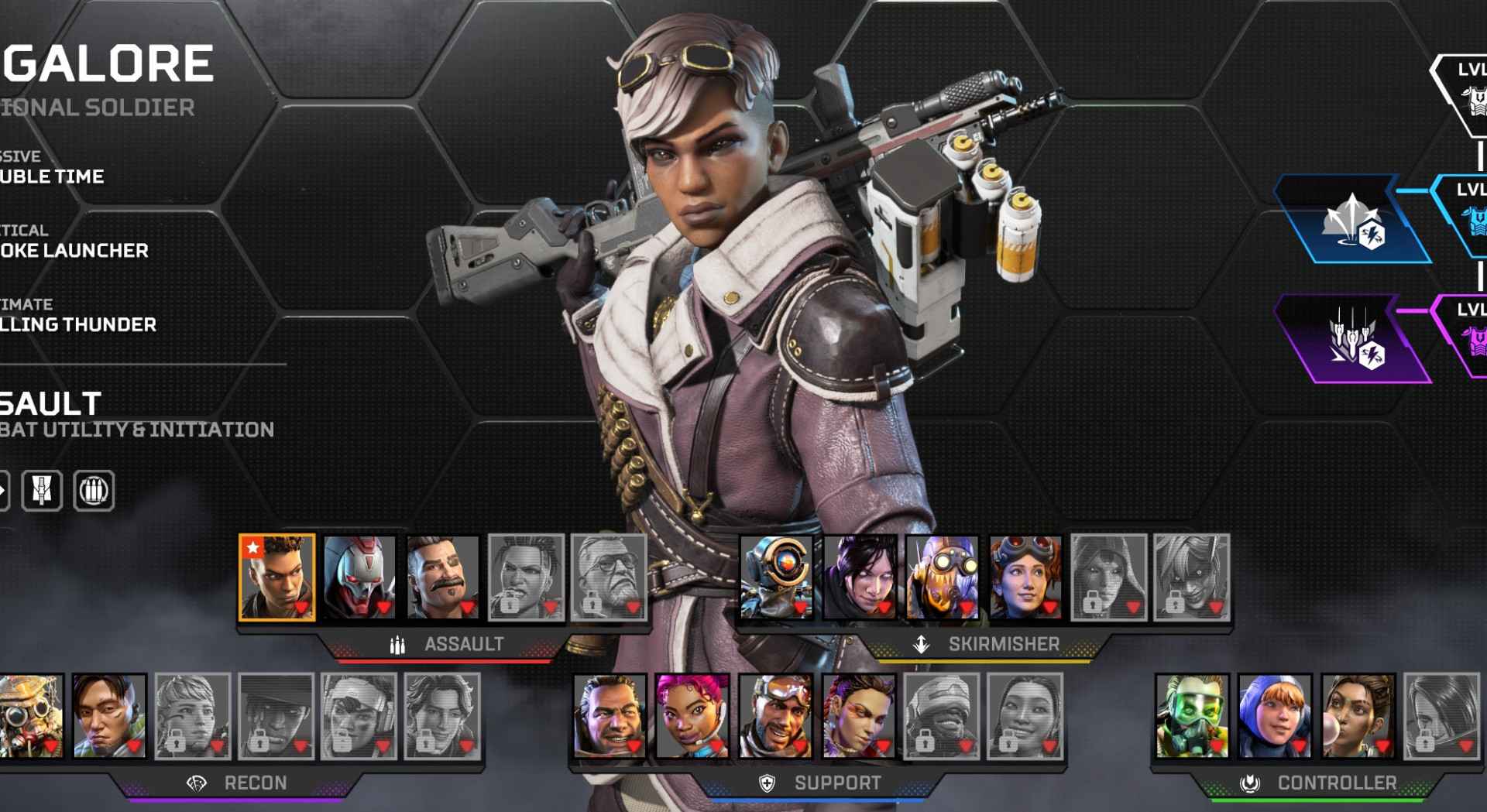
Task: Select Gibraltar in the Support row
Action: point(610,716)
